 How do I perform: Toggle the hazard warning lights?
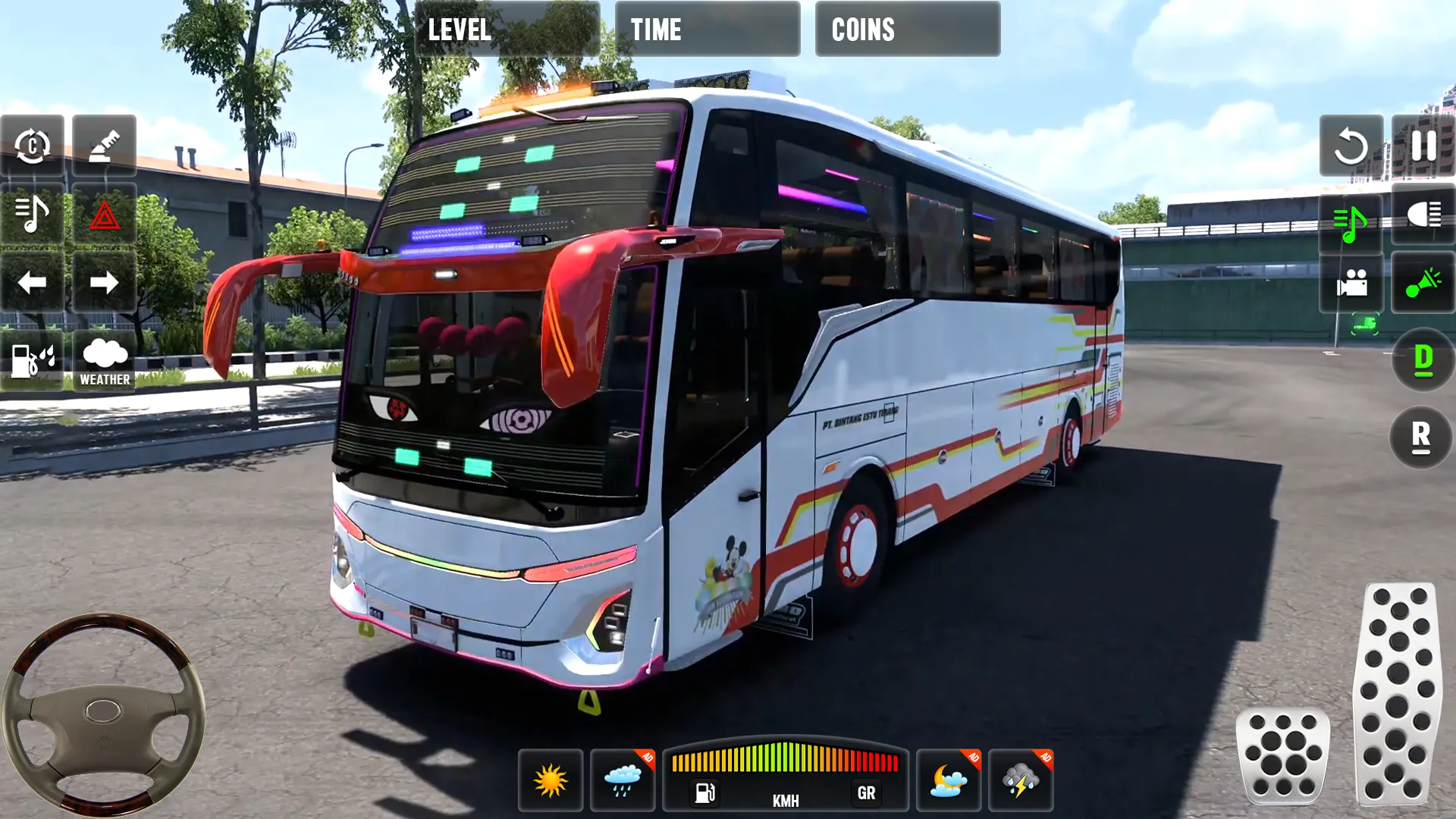coord(105,214)
